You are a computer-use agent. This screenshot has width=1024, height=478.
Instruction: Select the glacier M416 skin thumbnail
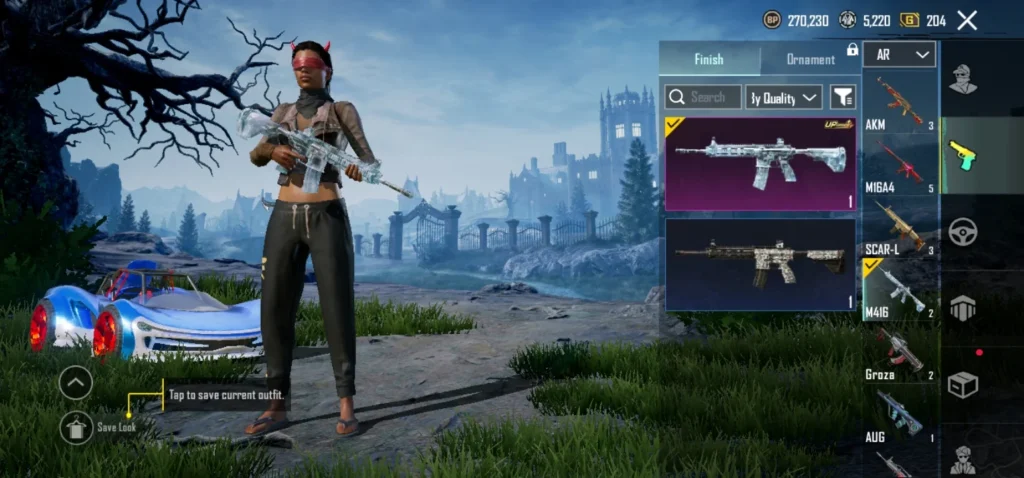[x=760, y=164]
